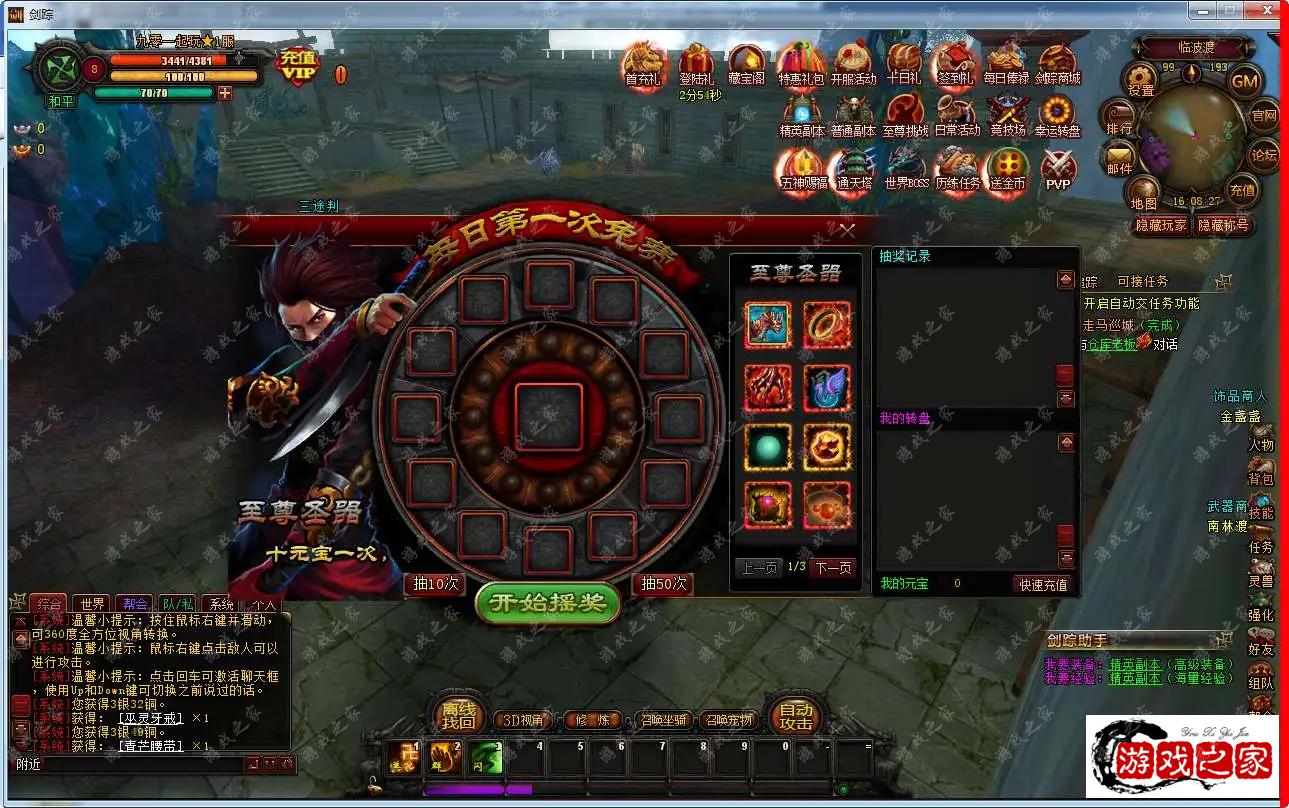The height and width of the screenshot is (808, 1289).
Task: Click the 开始摇奖 button to spin
Action: coord(547,602)
